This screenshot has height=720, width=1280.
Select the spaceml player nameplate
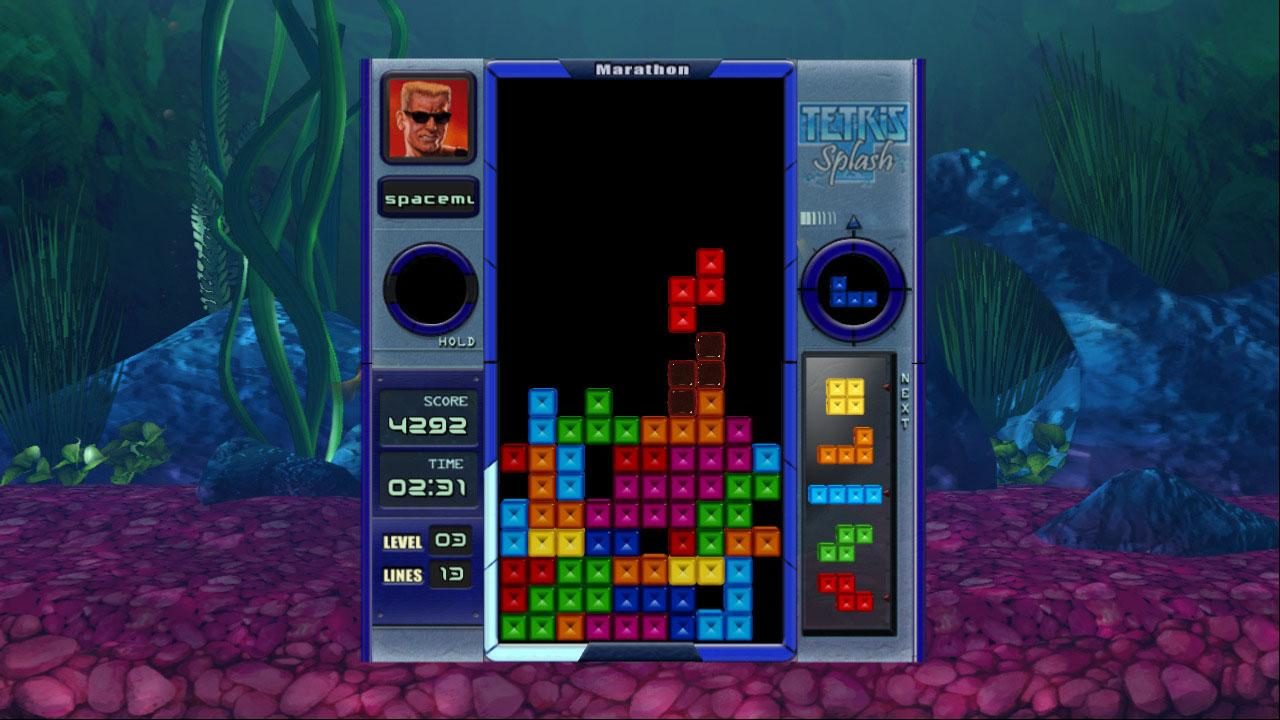pyautogui.click(x=428, y=198)
